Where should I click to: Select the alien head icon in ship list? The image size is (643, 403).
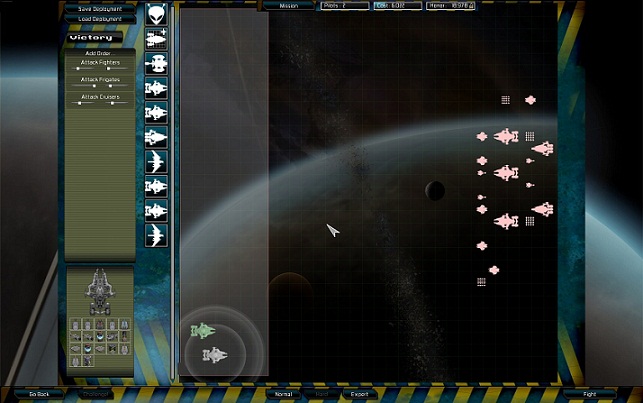[156, 14]
